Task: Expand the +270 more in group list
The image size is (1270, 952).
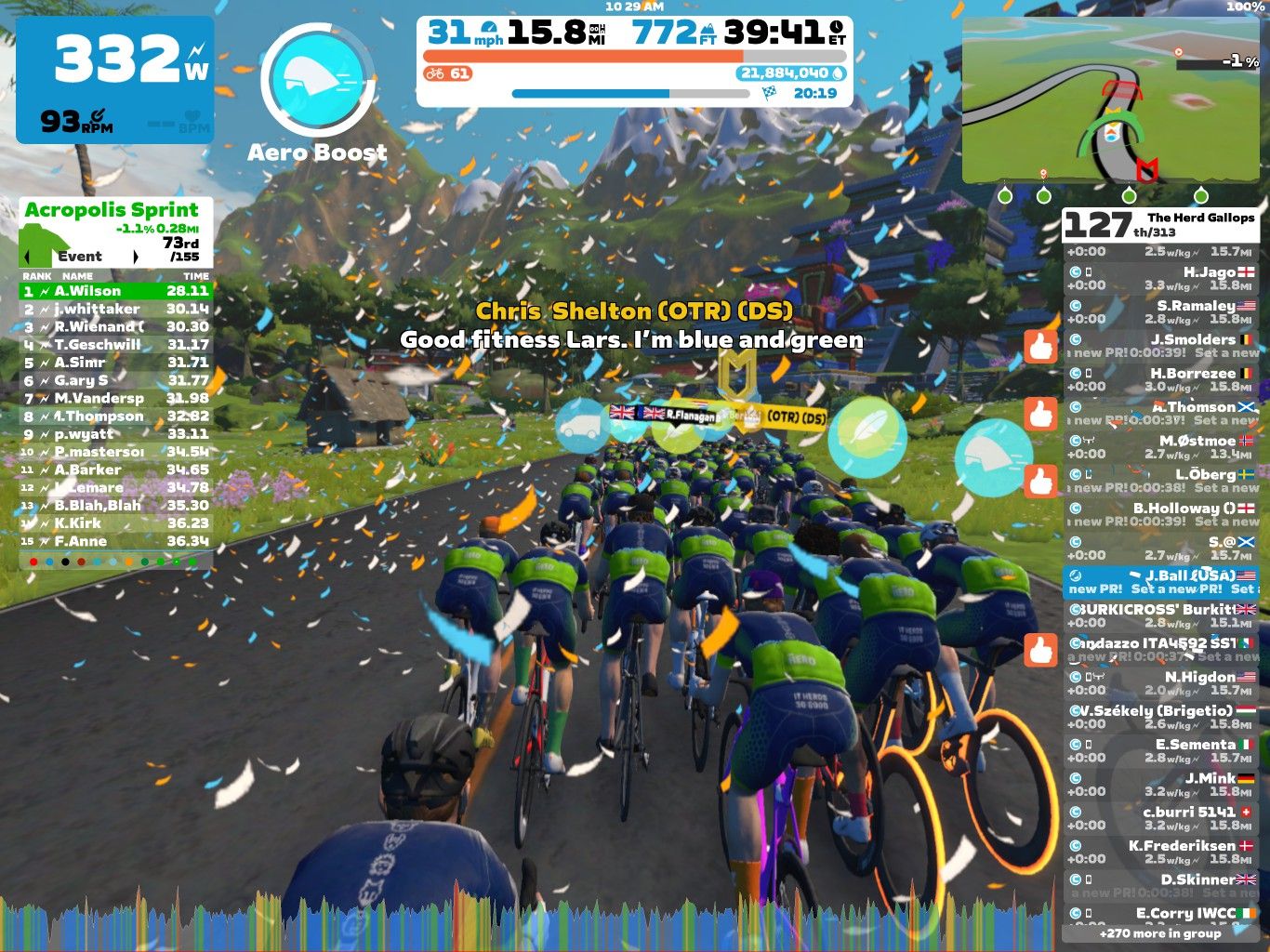Action: (x=1159, y=932)
